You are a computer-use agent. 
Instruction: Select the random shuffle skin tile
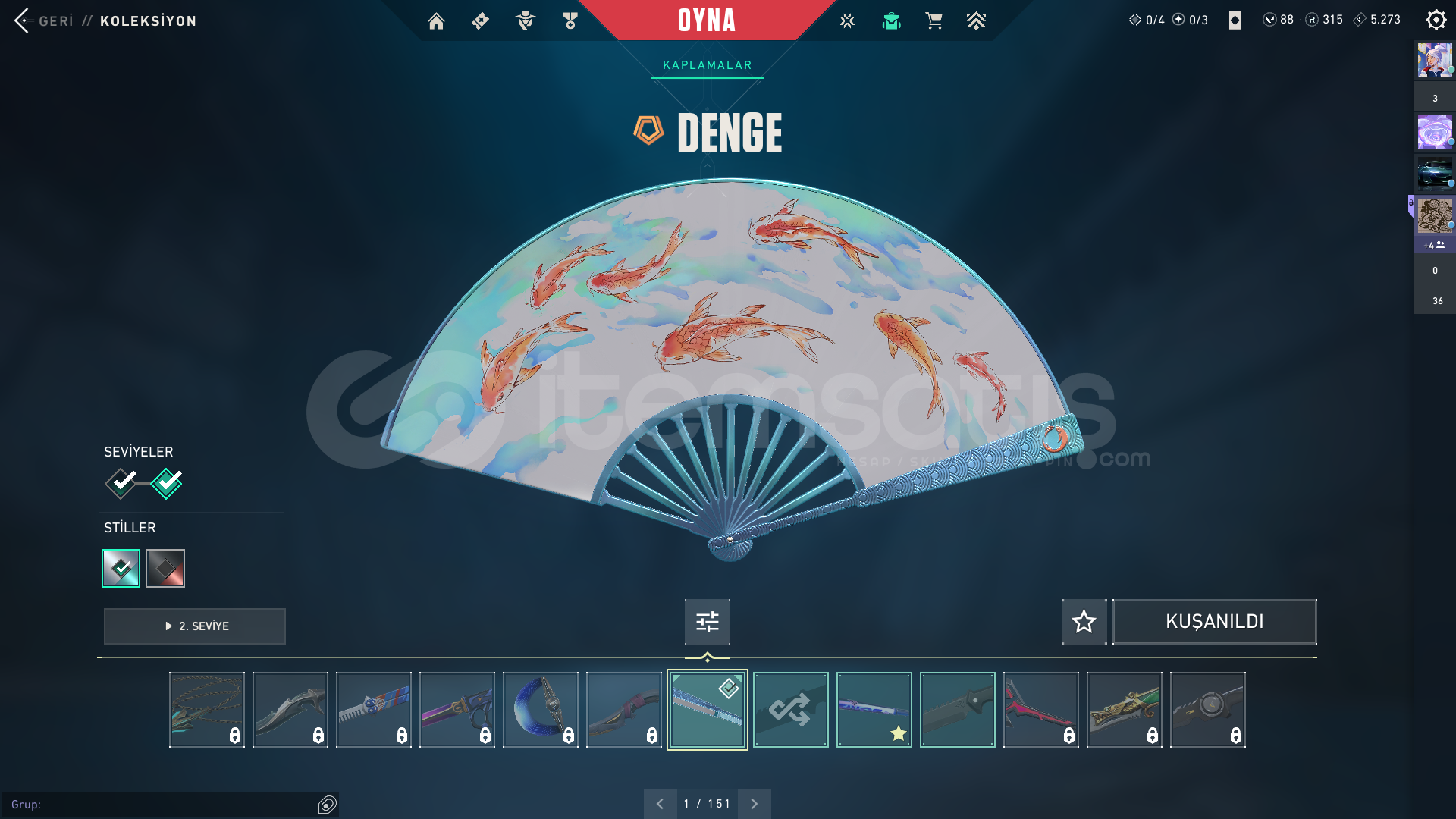tap(790, 710)
